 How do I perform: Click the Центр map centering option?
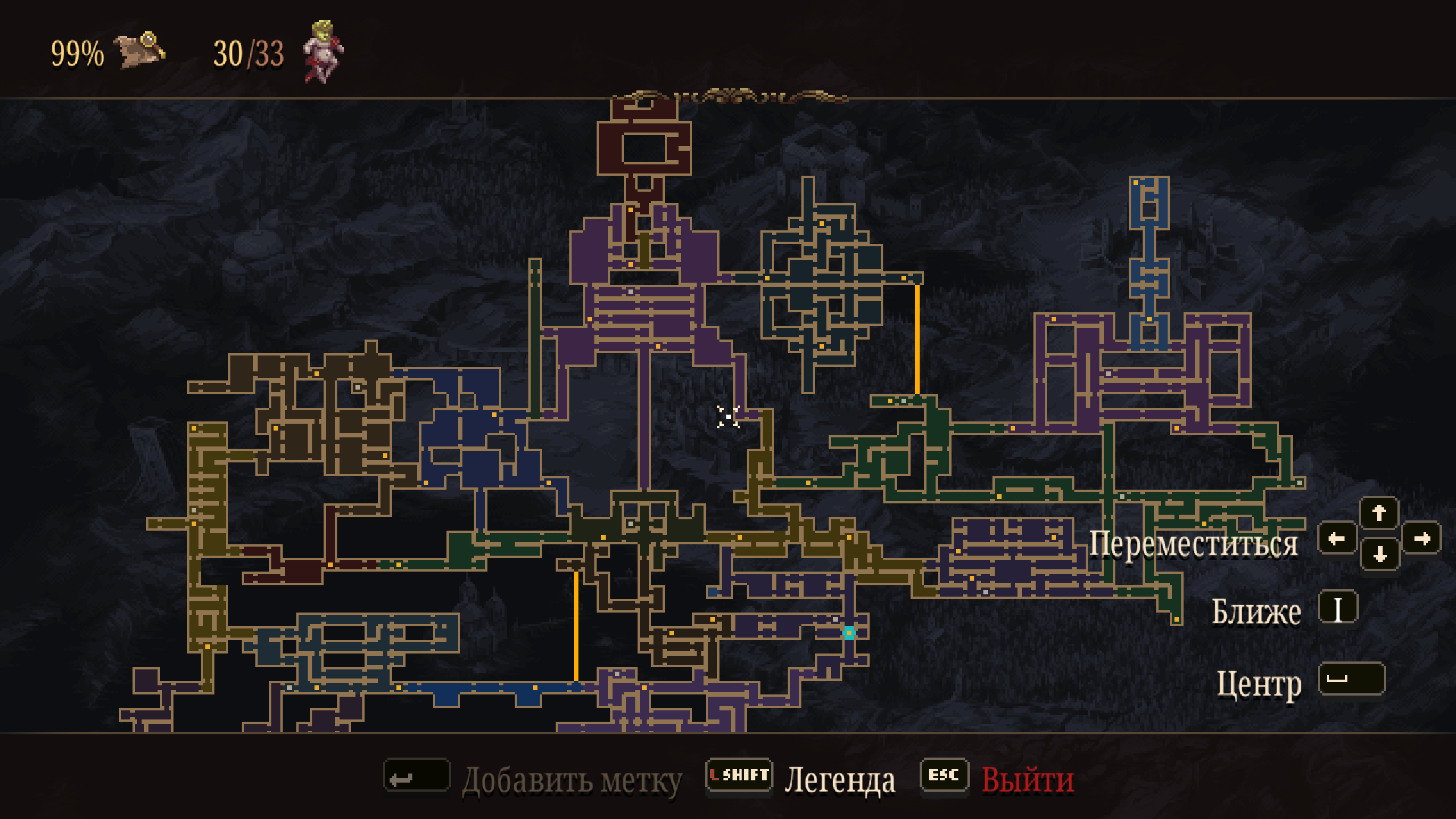(1259, 682)
